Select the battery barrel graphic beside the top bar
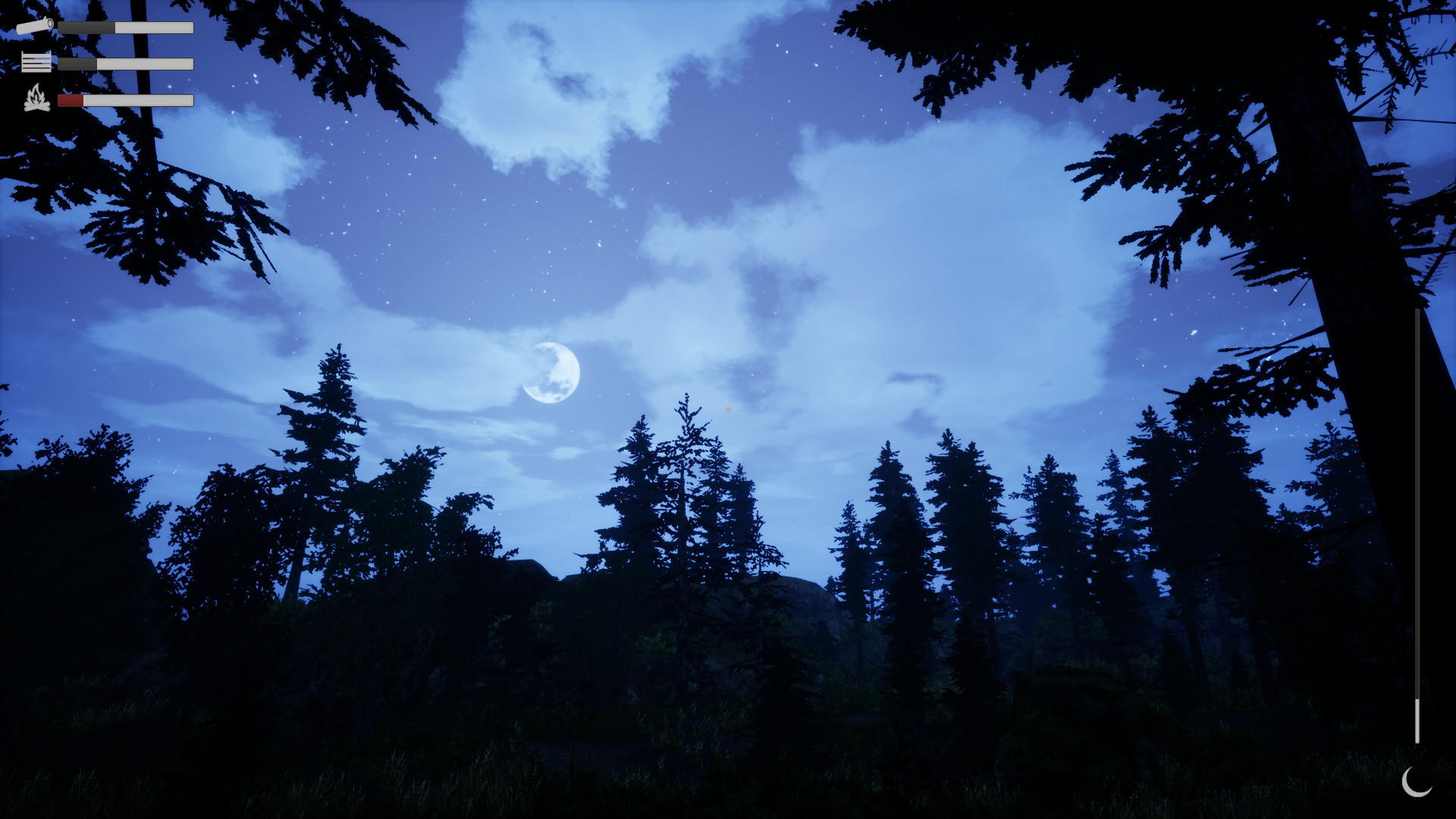The image size is (1456, 819). (35, 26)
